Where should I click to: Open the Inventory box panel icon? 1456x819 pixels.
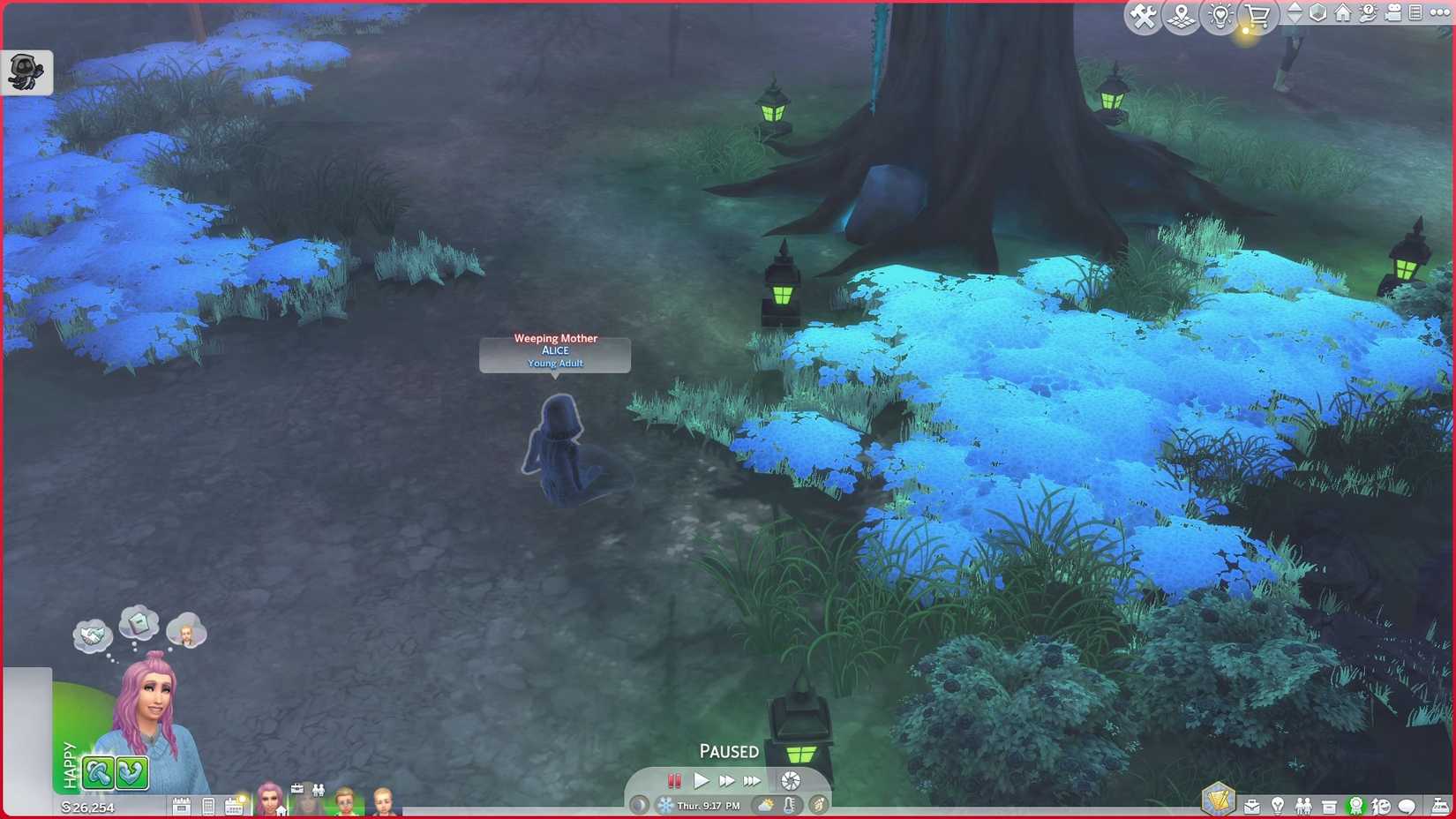pos(1329,805)
